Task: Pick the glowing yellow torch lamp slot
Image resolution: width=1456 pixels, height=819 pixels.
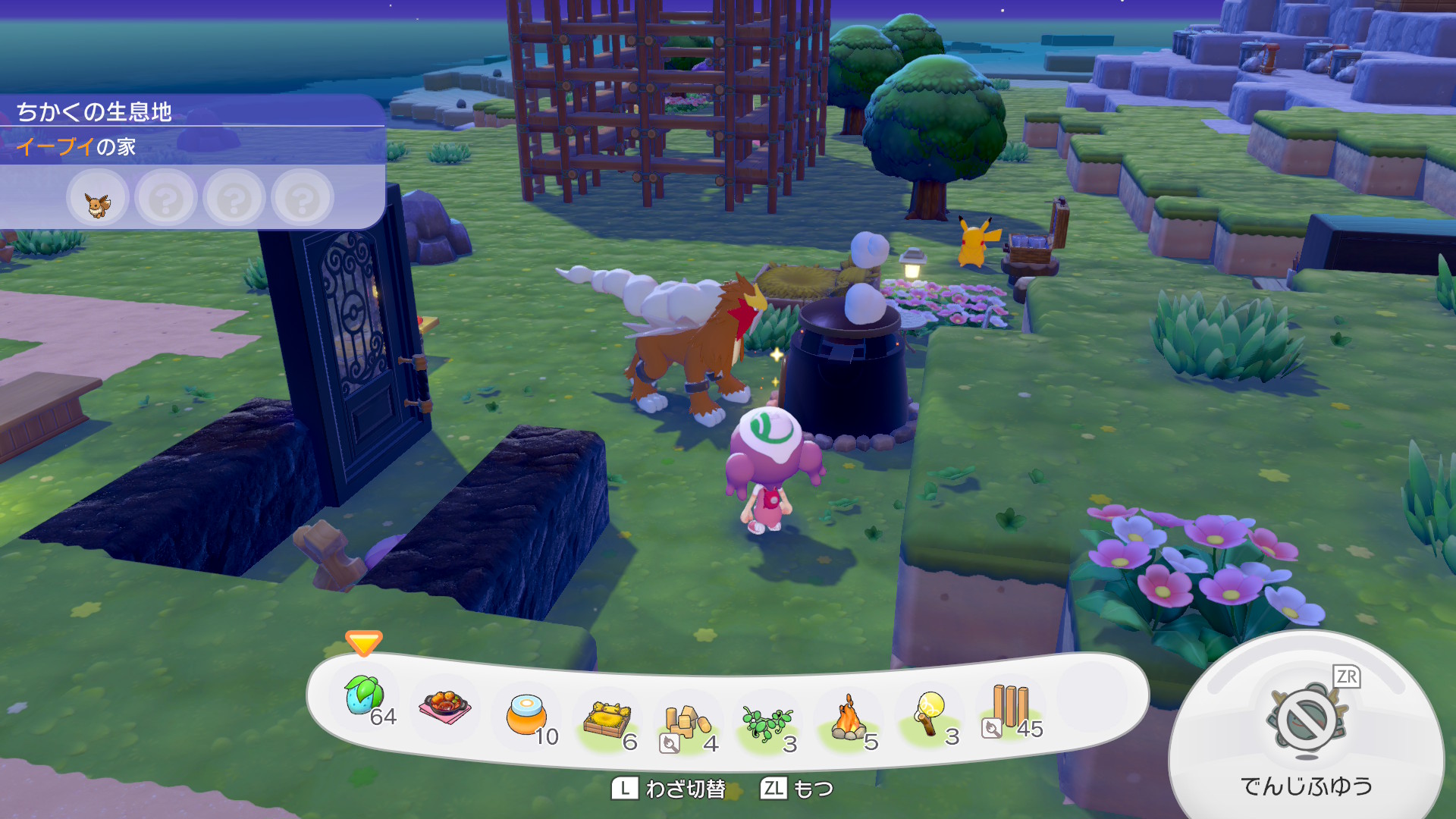Action: coord(929,714)
